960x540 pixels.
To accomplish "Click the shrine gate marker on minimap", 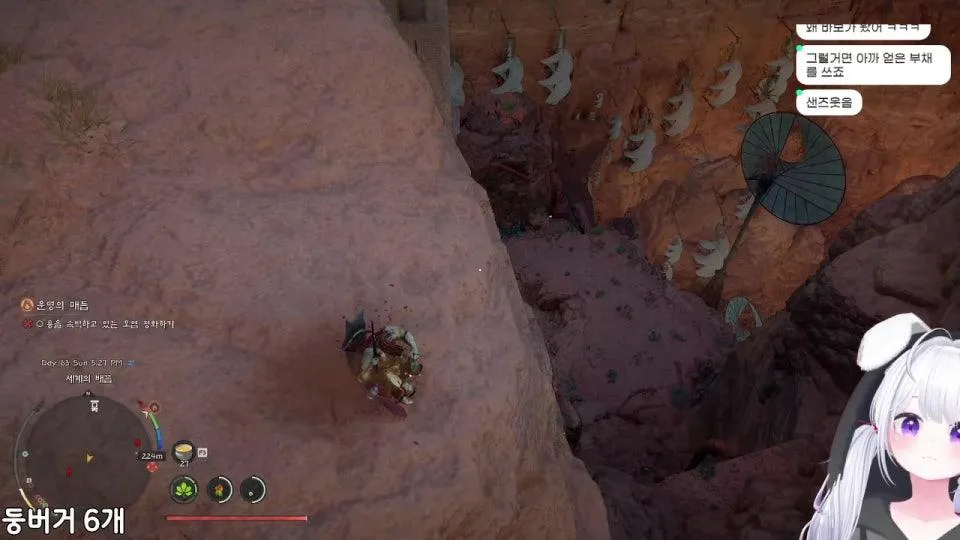I will pos(93,405).
